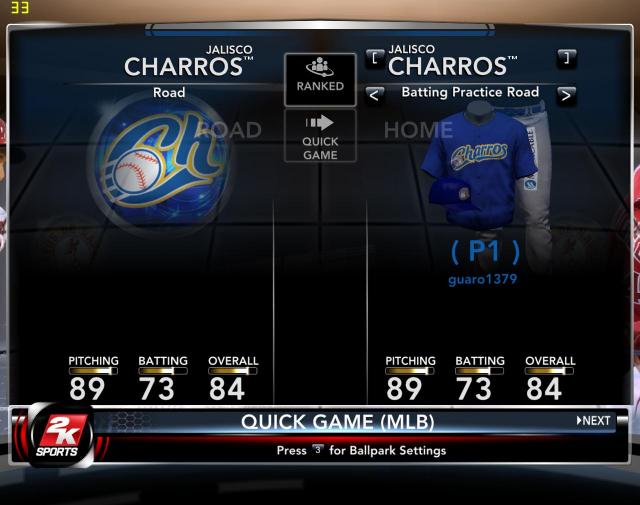Choose the Quick Game mode button
This screenshot has height=505, width=640.
(x=320, y=137)
